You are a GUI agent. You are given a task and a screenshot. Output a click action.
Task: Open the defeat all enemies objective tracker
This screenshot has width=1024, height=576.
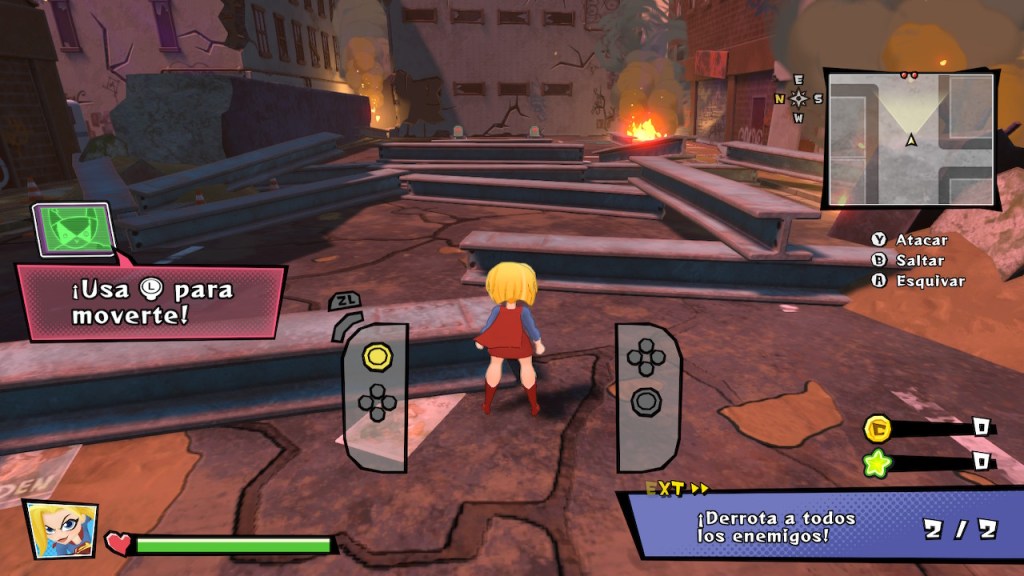tap(820, 527)
